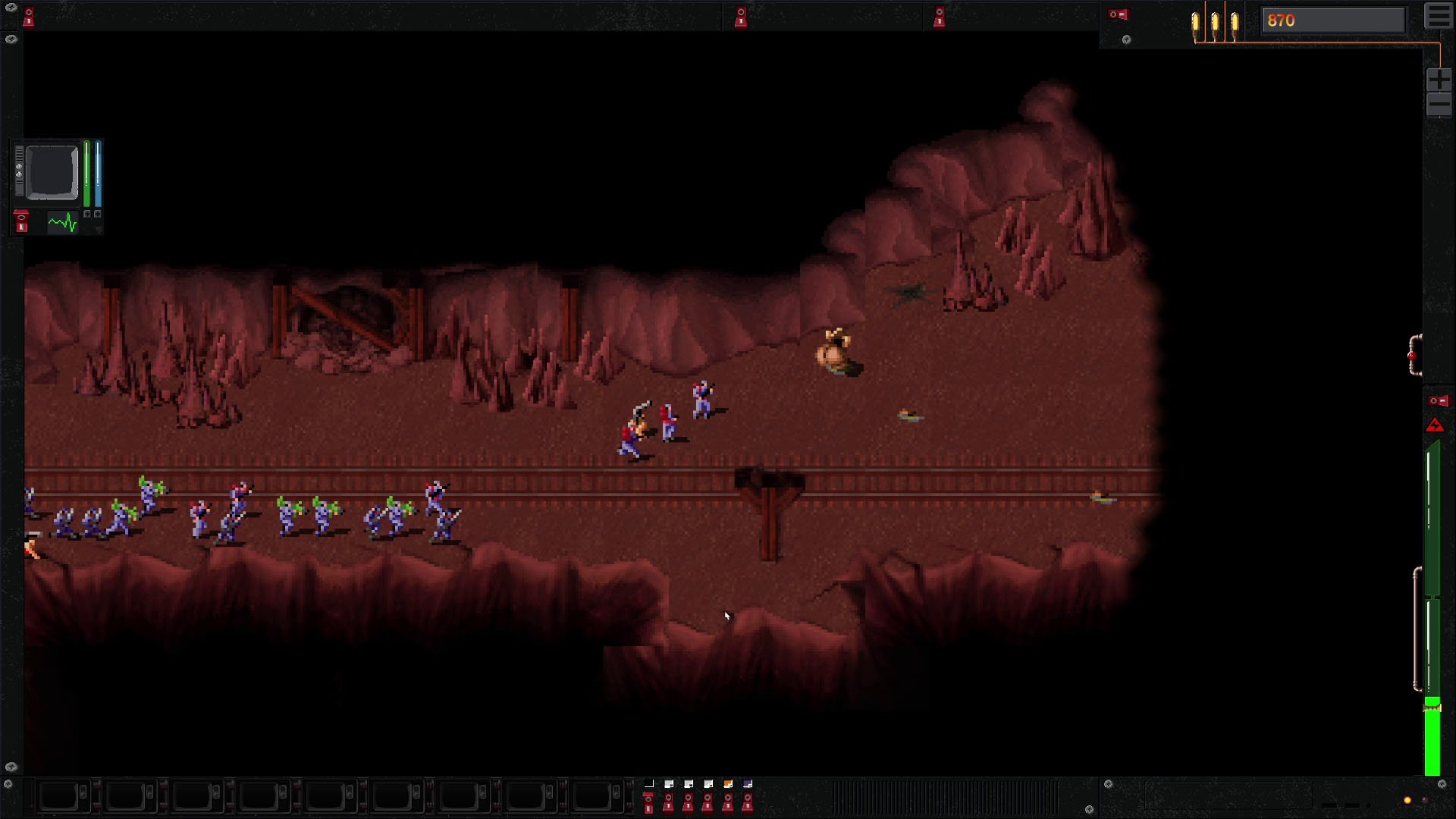Open the hamburger main menu
Viewport: 1456px width, 819px height.
click(x=1439, y=17)
